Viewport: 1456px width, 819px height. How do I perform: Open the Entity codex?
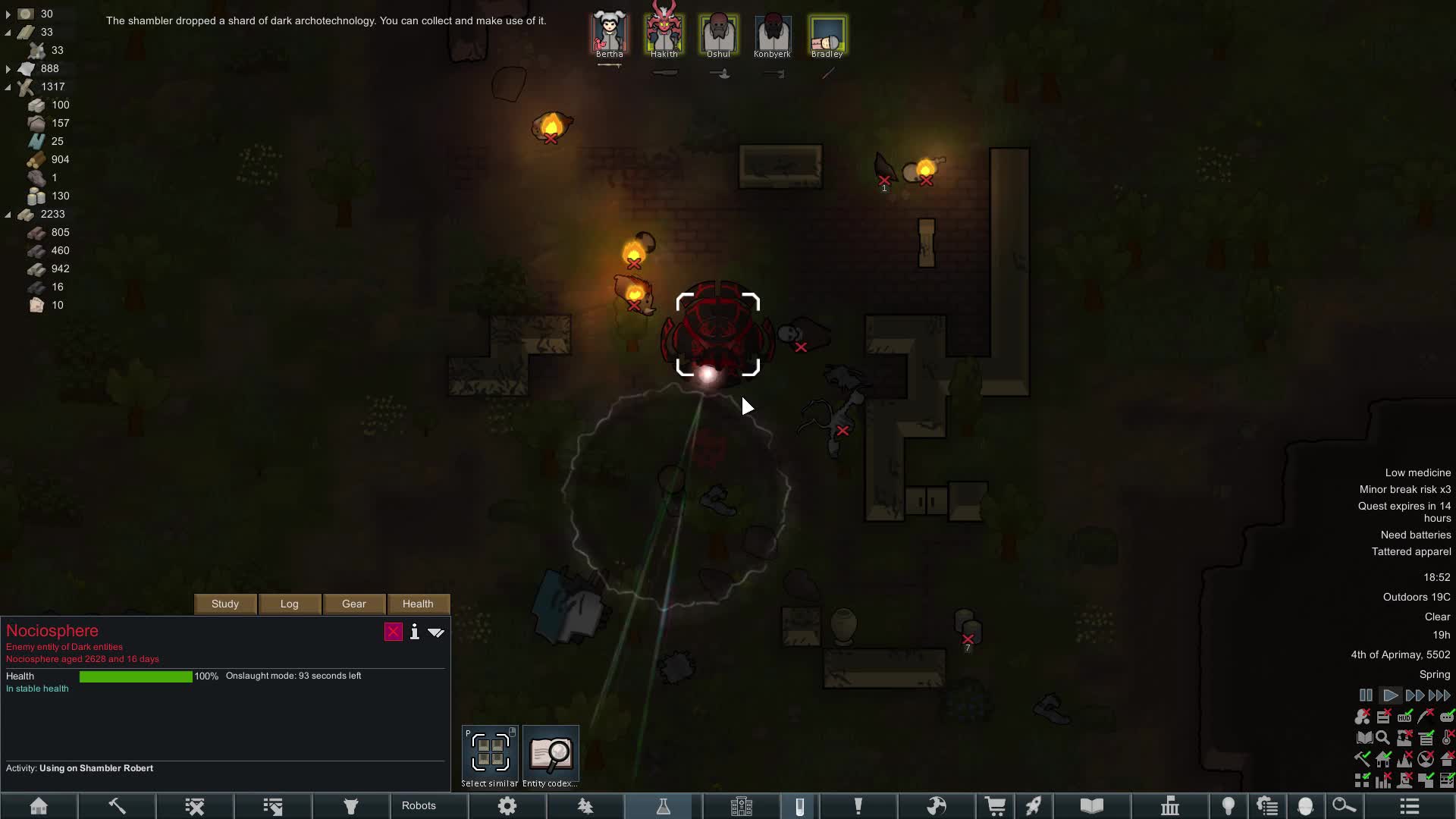pos(551,752)
